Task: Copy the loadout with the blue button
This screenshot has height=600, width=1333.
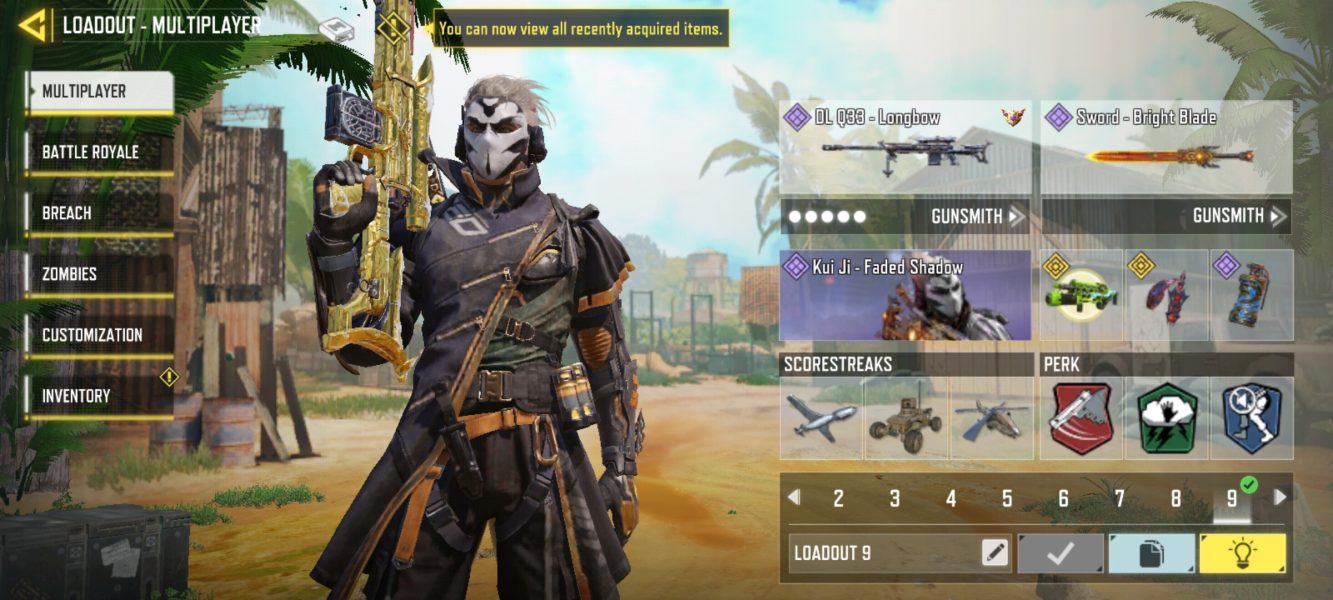Action: coord(1151,553)
